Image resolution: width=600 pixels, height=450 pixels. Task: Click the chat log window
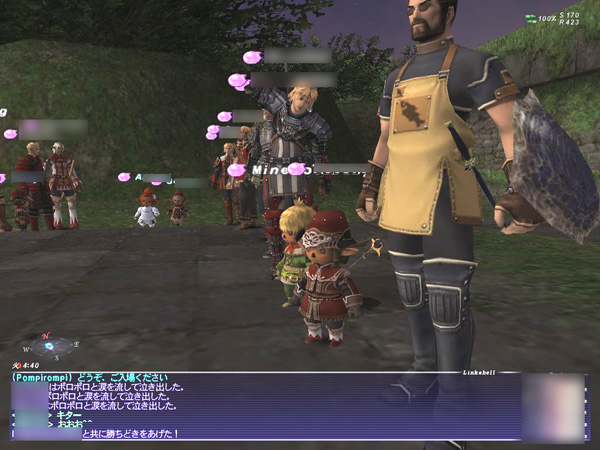point(265,407)
